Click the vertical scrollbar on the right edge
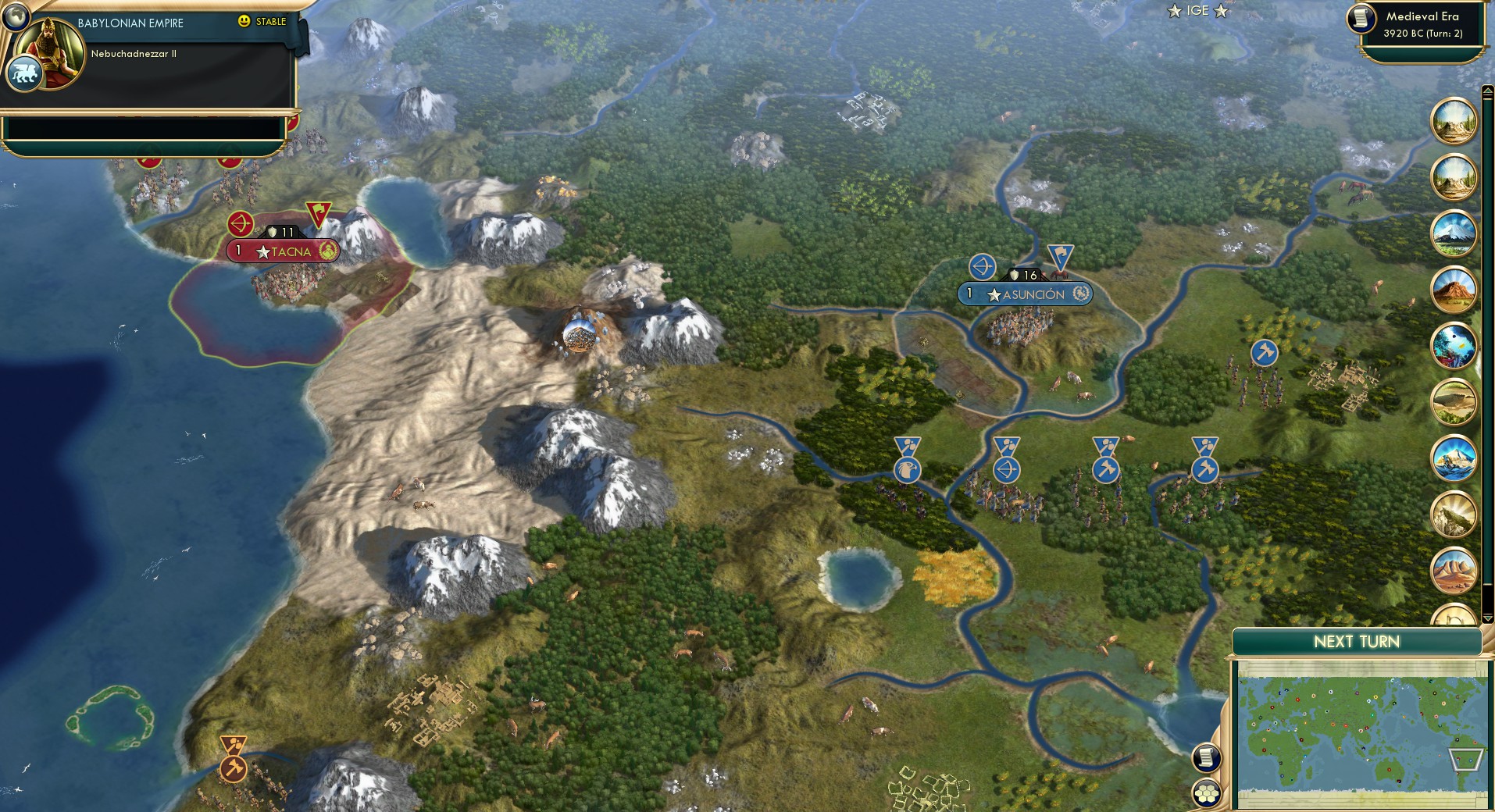Image resolution: width=1495 pixels, height=812 pixels. point(1488,351)
